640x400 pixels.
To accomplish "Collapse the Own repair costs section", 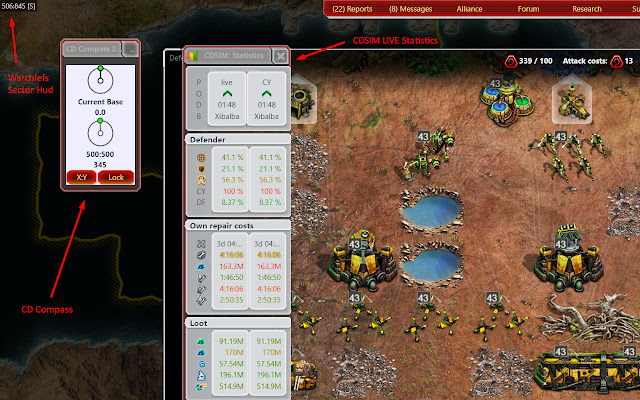I will (237, 227).
